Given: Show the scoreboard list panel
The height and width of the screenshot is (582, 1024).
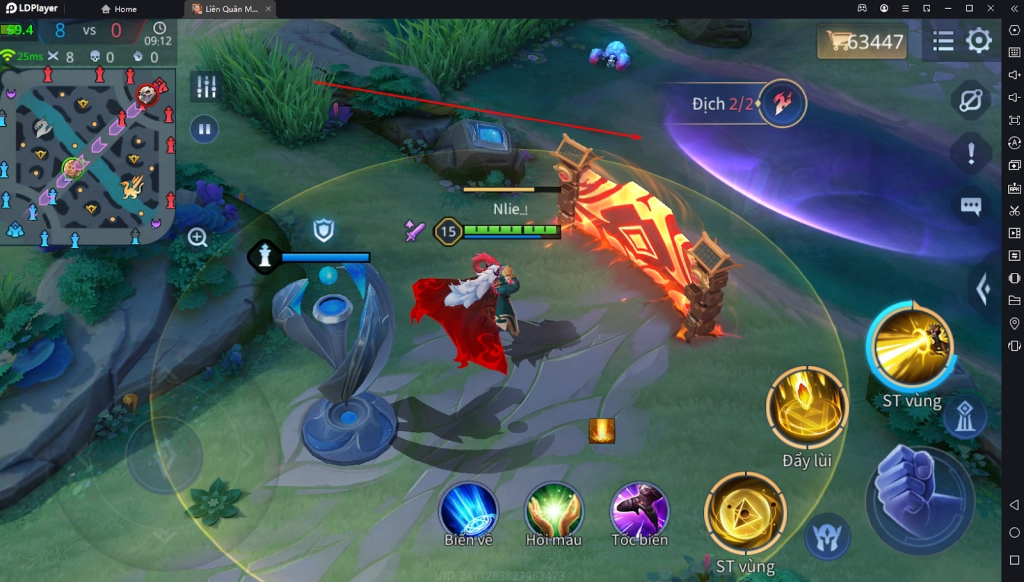Looking at the screenshot, I should pyautogui.click(x=942, y=41).
